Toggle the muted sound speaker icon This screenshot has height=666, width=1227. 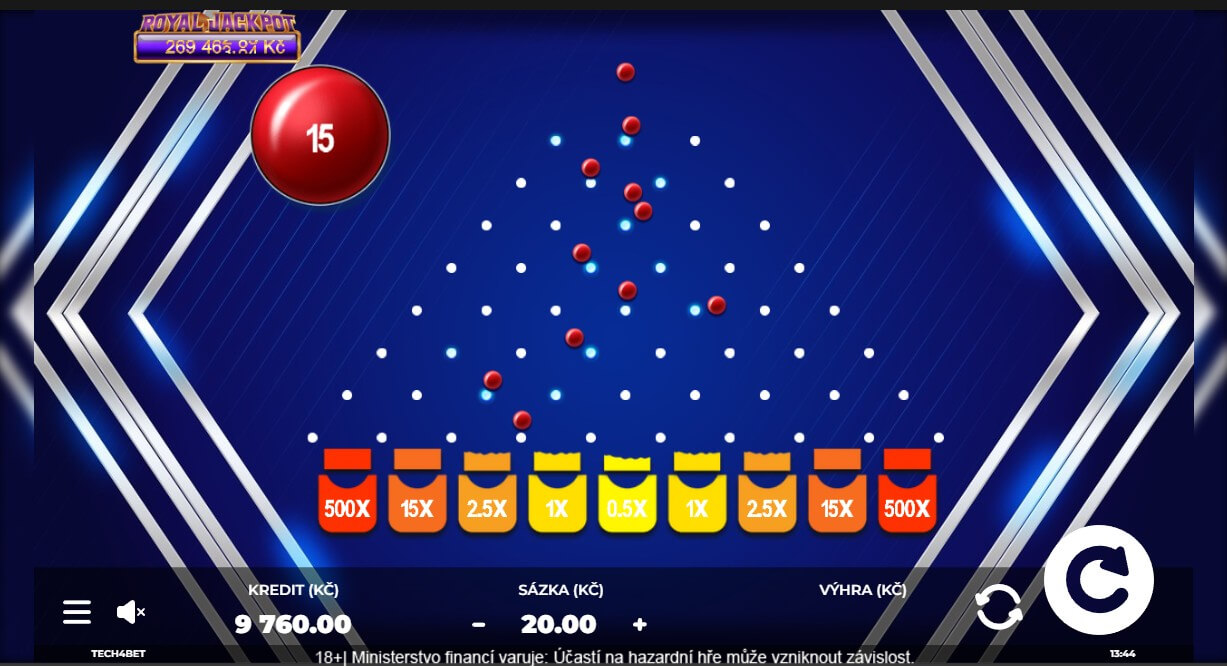point(131,612)
